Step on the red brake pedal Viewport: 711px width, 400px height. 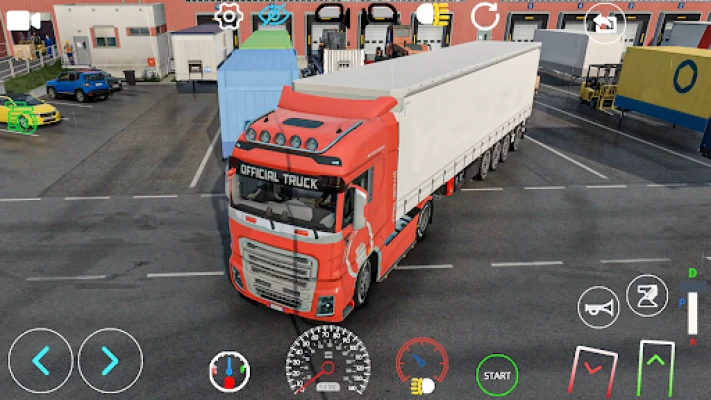[x=593, y=370]
